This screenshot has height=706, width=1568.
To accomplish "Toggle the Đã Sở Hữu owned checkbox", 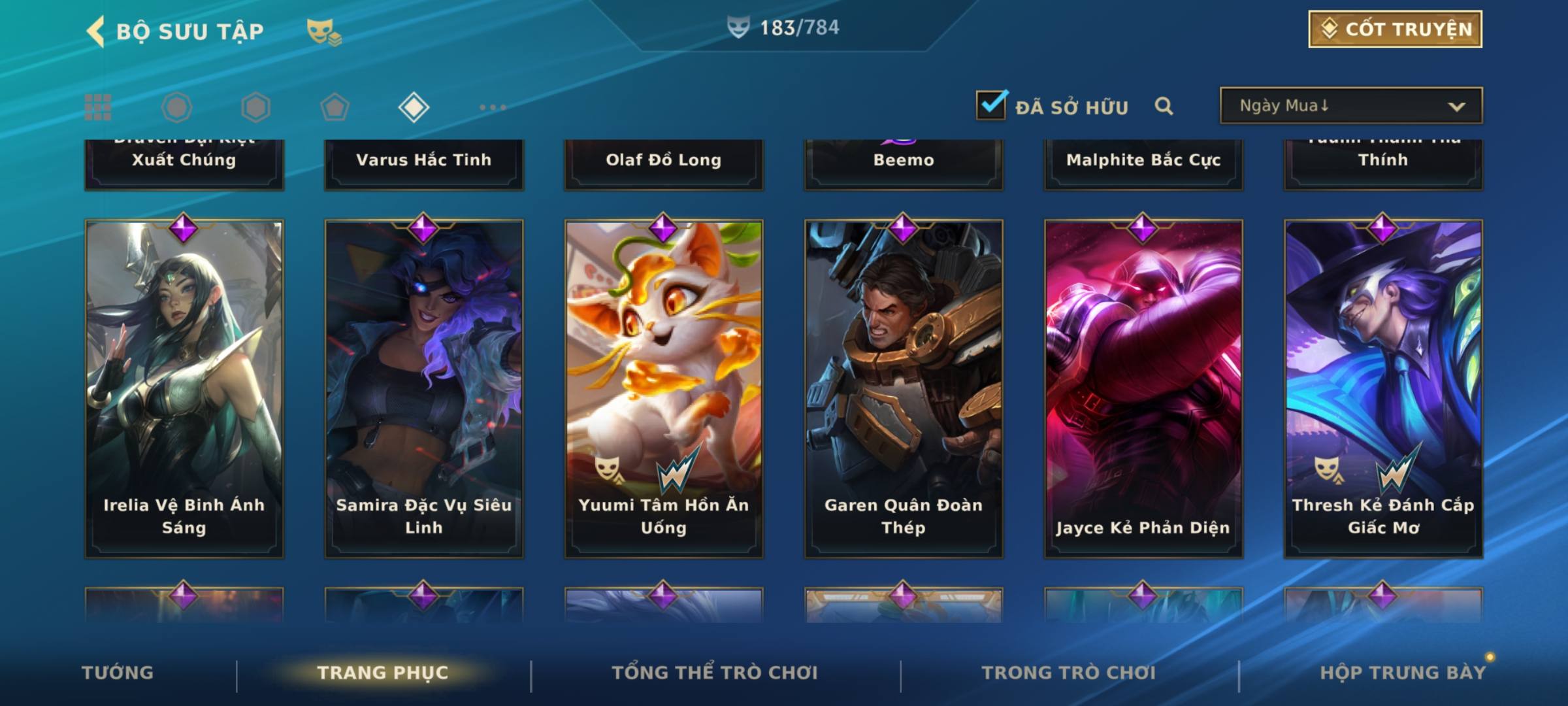I will click(991, 105).
